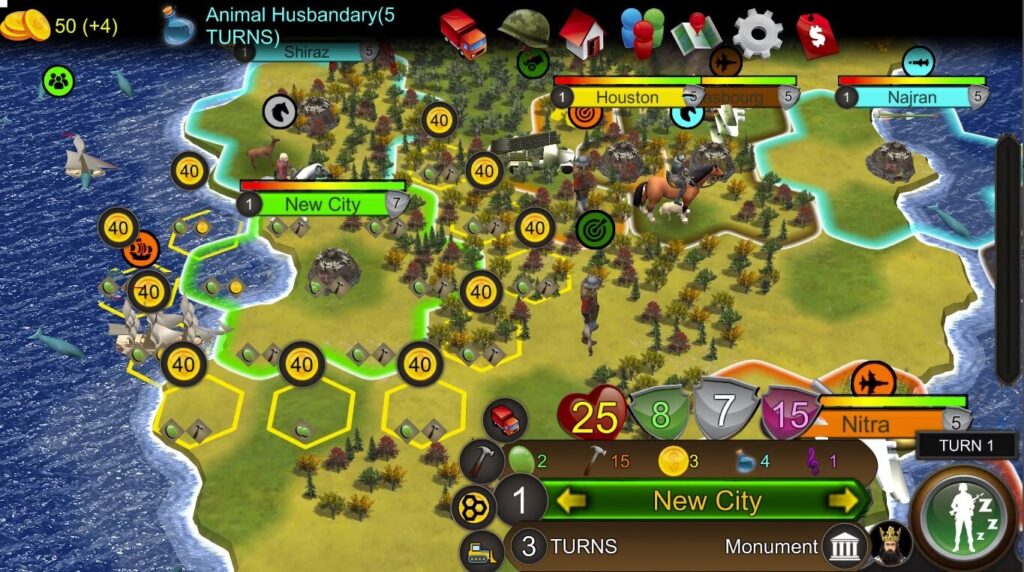Screen dimensions: 1024x572
Task: Select the Houston city banner
Action: 627,97
